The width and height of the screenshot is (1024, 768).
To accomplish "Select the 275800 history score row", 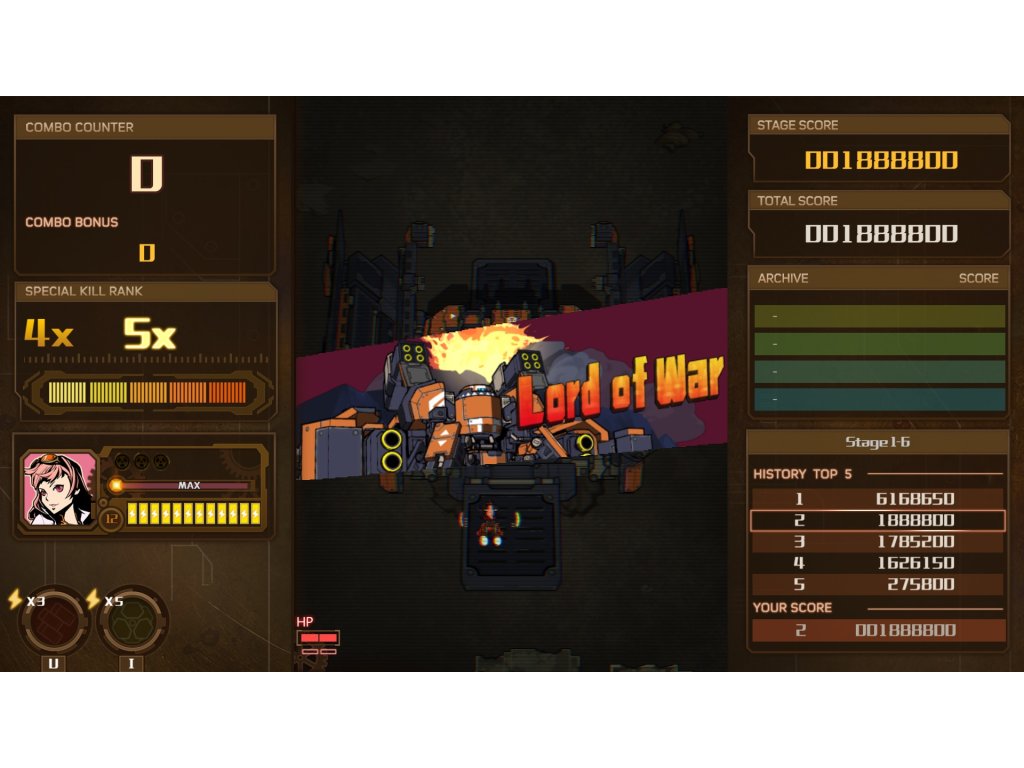I will [877, 584].
